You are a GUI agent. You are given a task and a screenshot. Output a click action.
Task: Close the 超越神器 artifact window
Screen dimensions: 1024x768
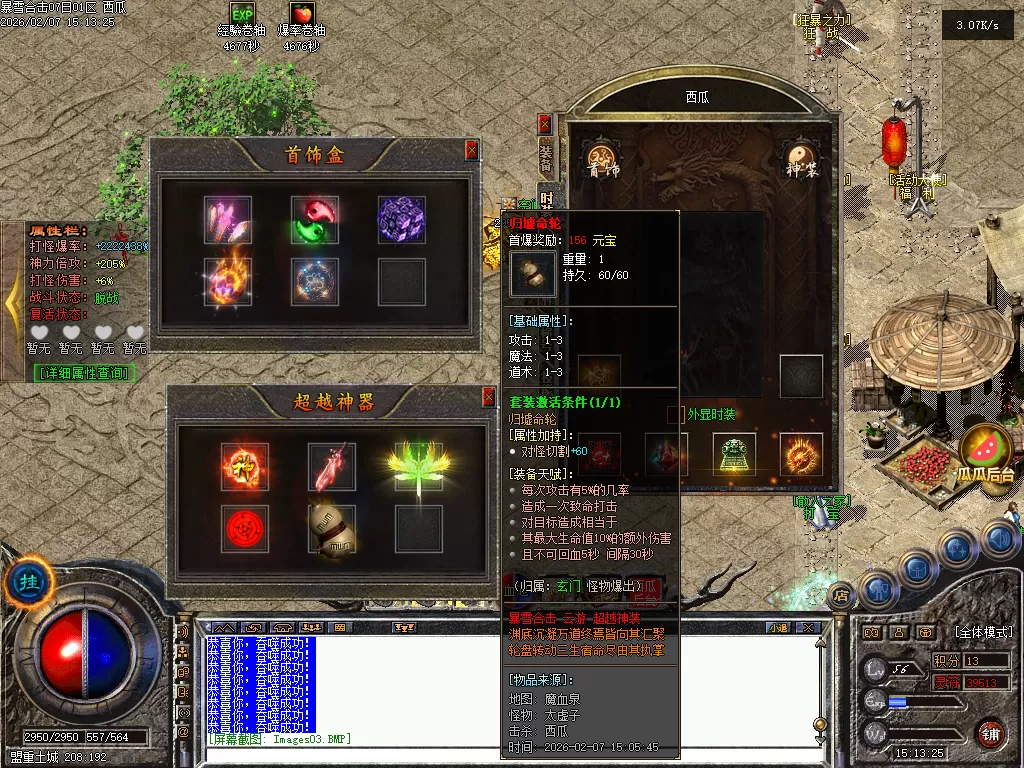(x=488, y=397)
